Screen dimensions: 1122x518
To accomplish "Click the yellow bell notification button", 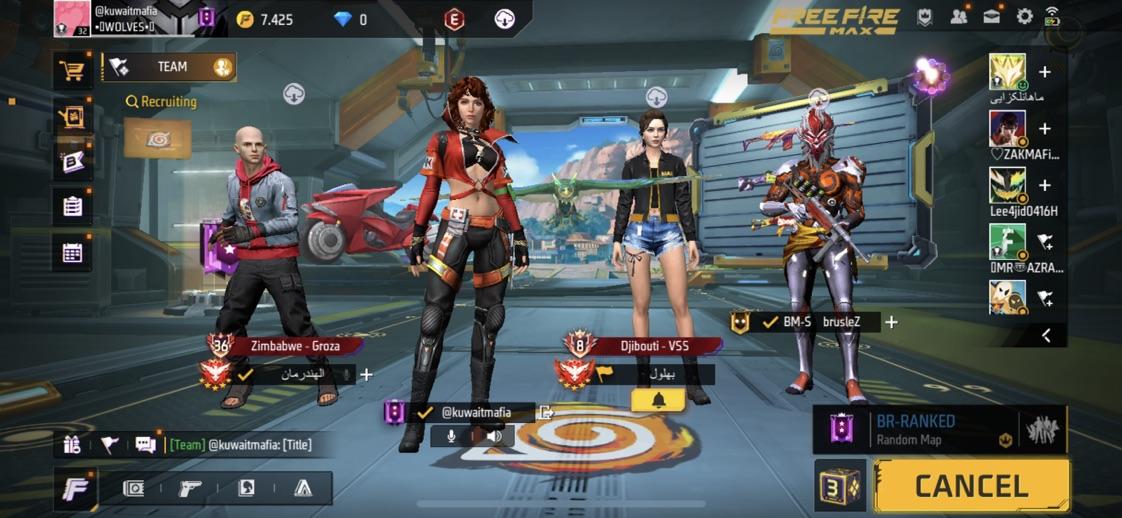I will pyautogui.click(x=658, y=400).
